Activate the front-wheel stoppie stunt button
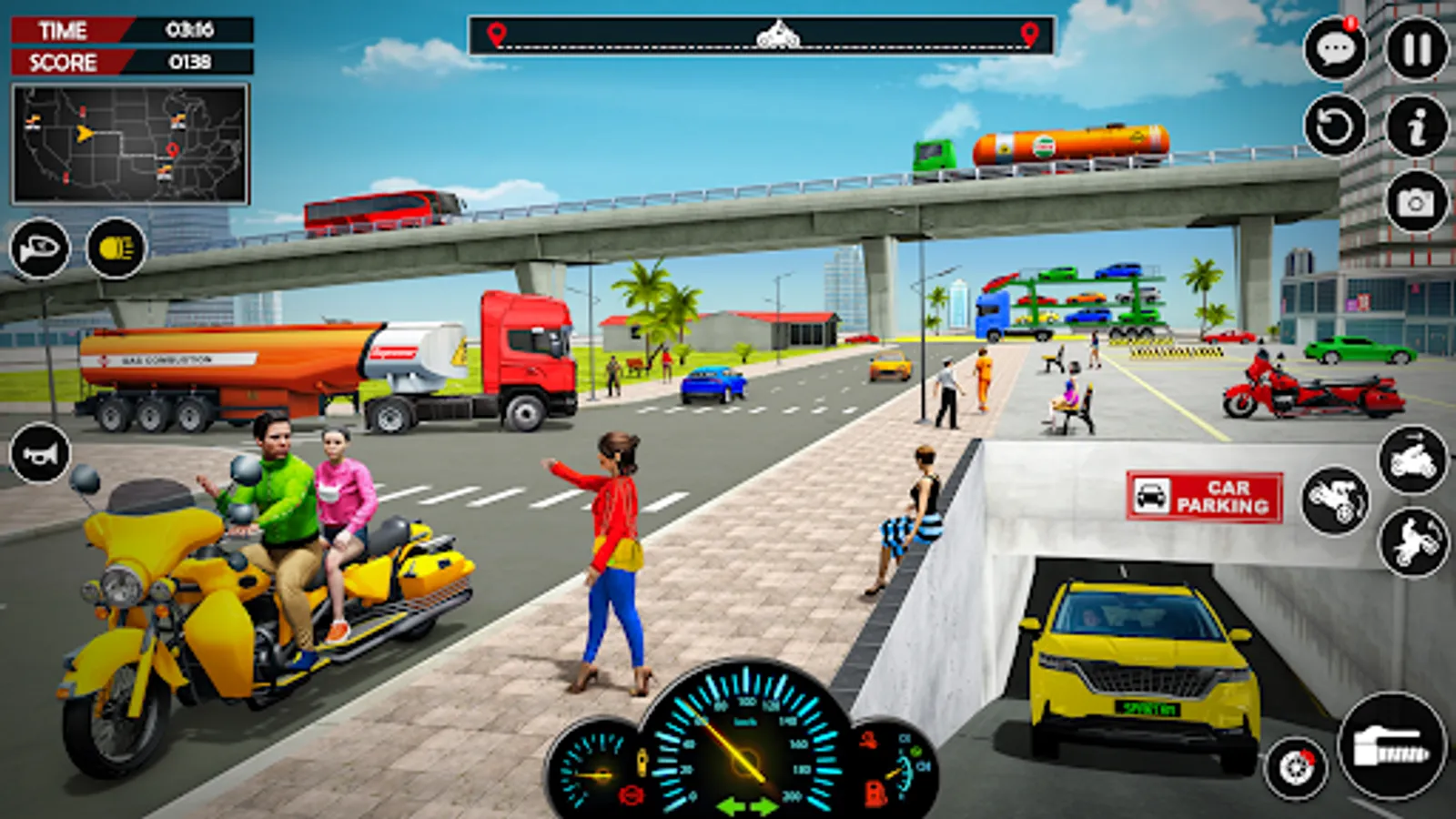Screen dimensions: 1456x819 pos(1335,500)
